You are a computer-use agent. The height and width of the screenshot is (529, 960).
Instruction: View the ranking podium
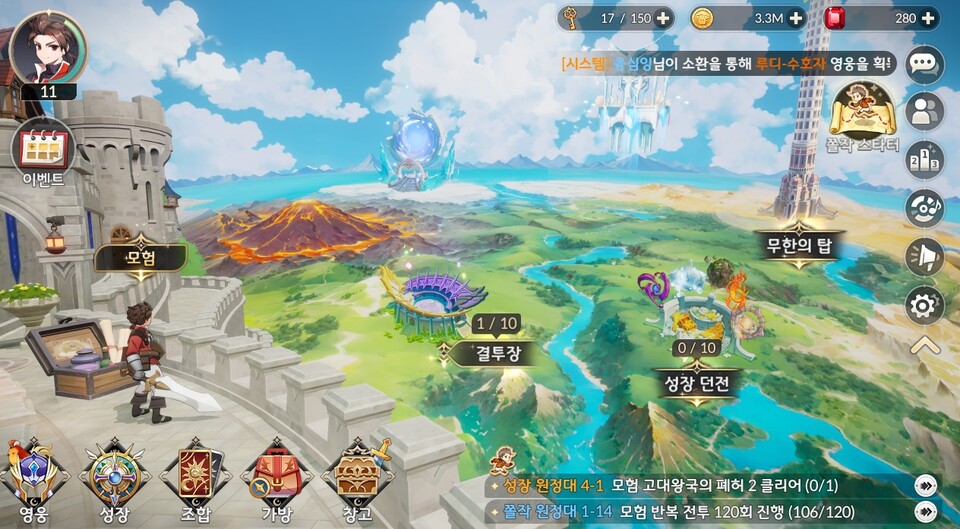pyautogui.click(x=924, y=159)
